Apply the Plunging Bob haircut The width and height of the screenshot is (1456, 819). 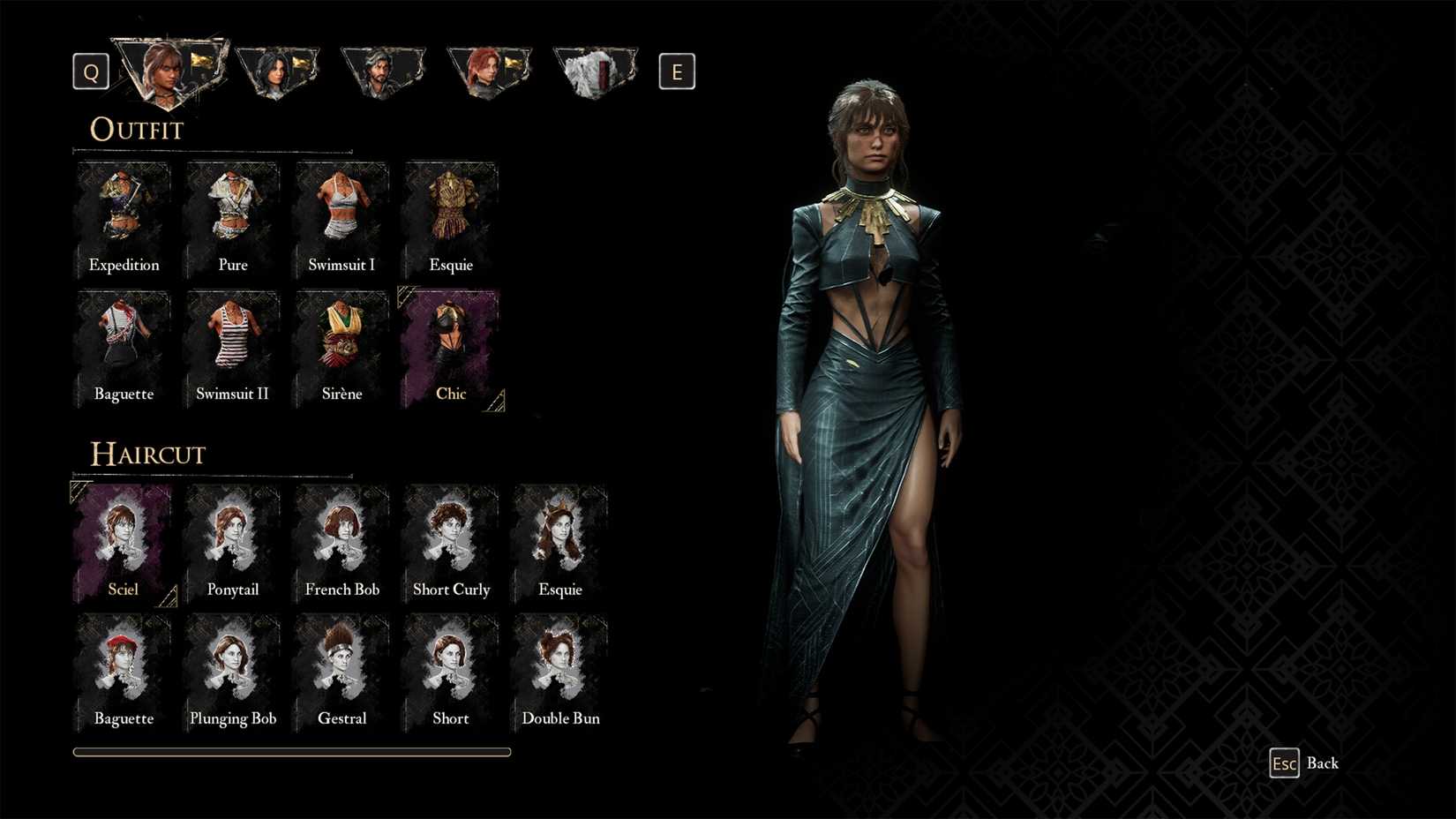coord(233,673)
